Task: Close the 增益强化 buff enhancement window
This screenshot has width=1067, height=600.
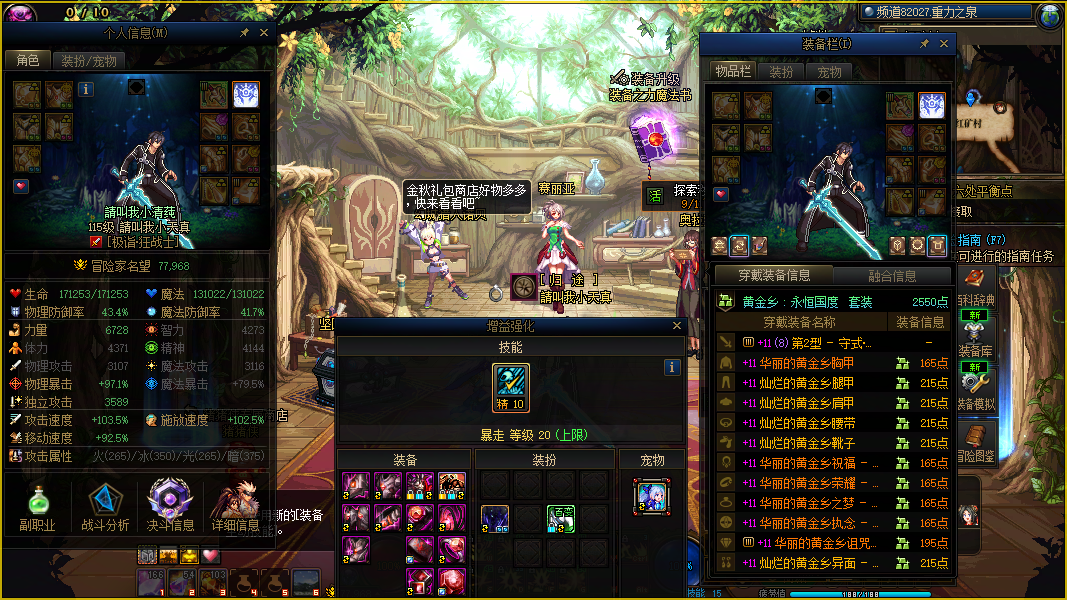Action: click(x=677, y=326)
